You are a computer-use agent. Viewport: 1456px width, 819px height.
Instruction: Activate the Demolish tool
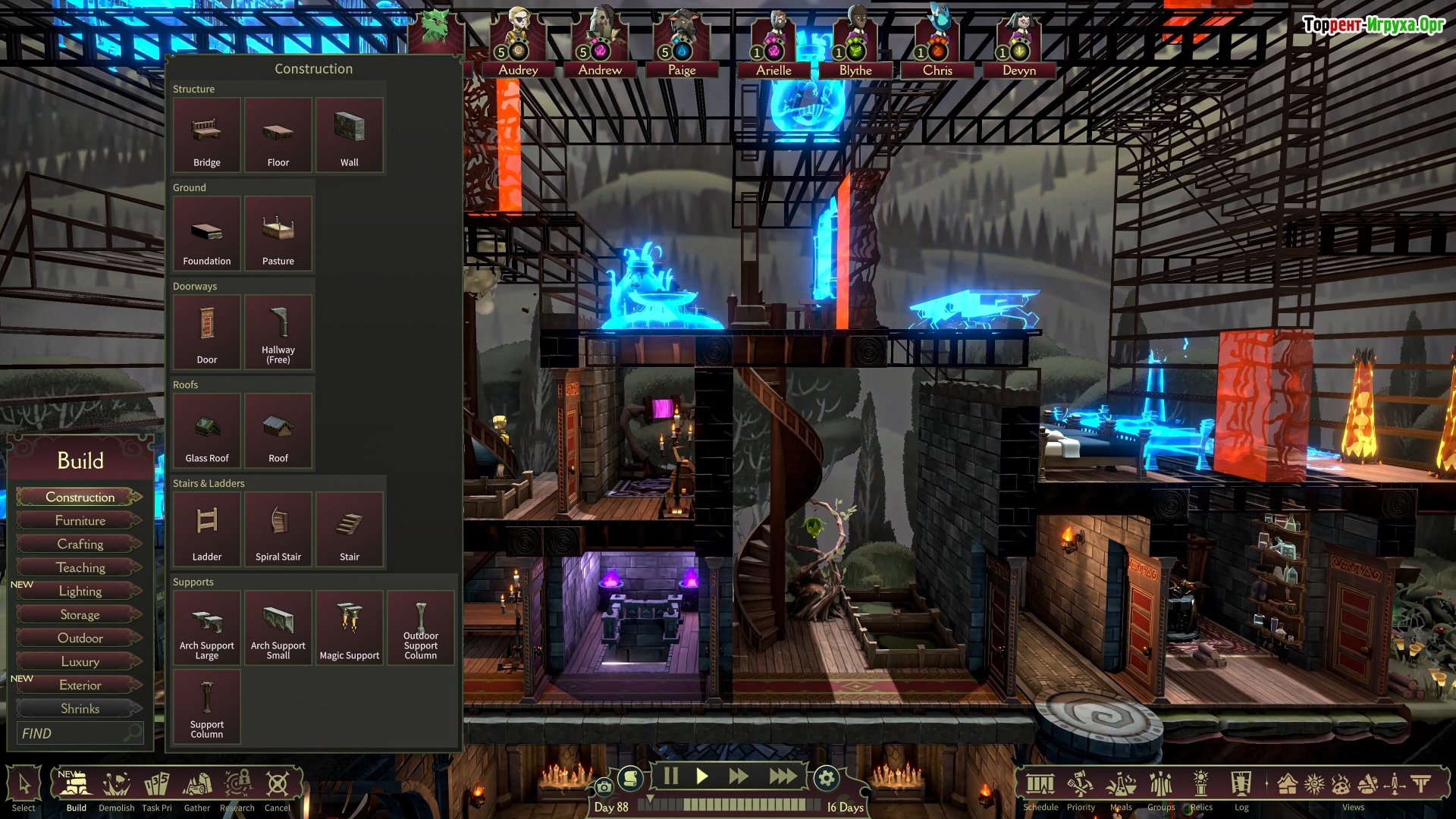[116, 789]
